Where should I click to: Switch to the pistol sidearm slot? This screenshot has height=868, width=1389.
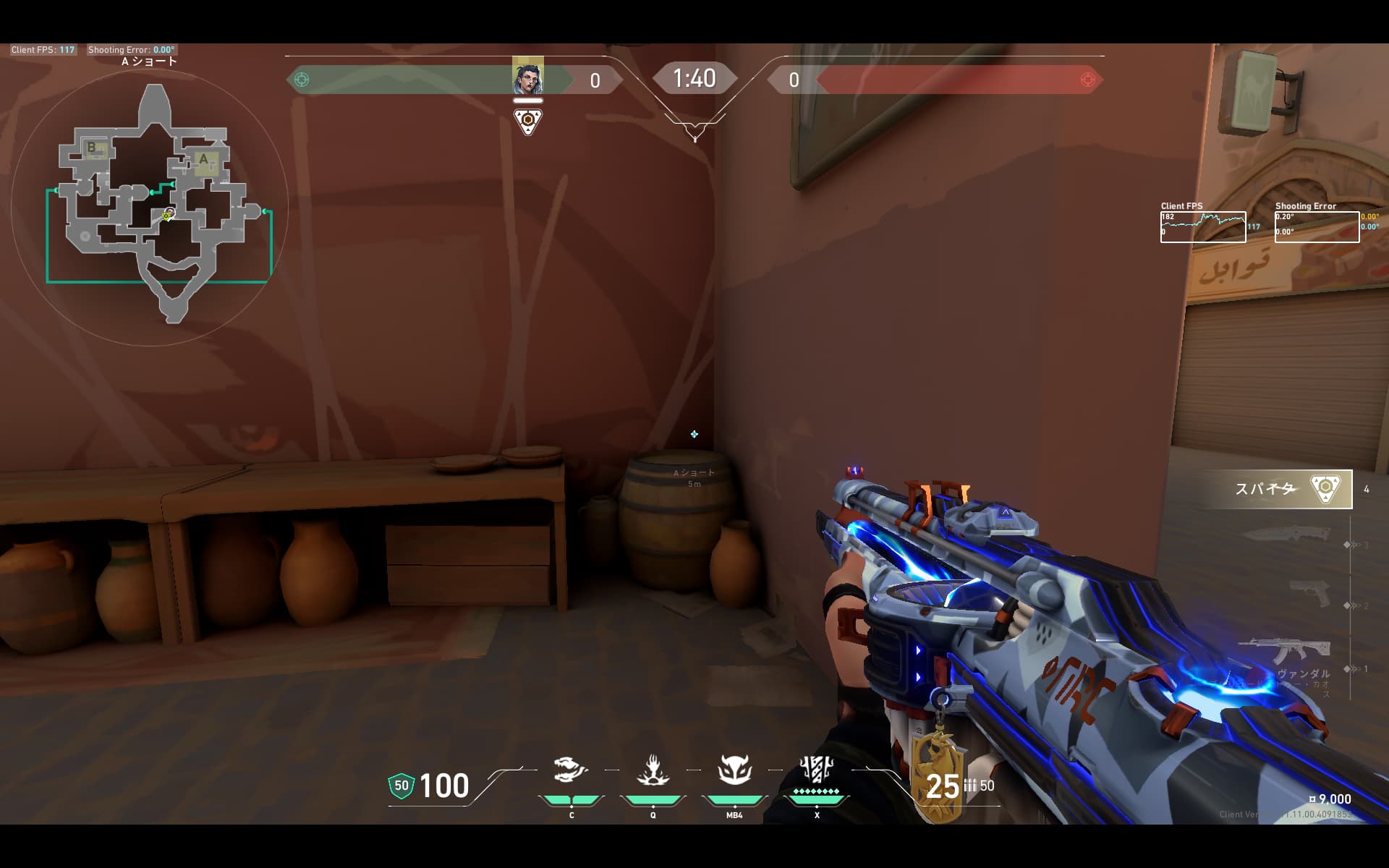coord(1309,593)
